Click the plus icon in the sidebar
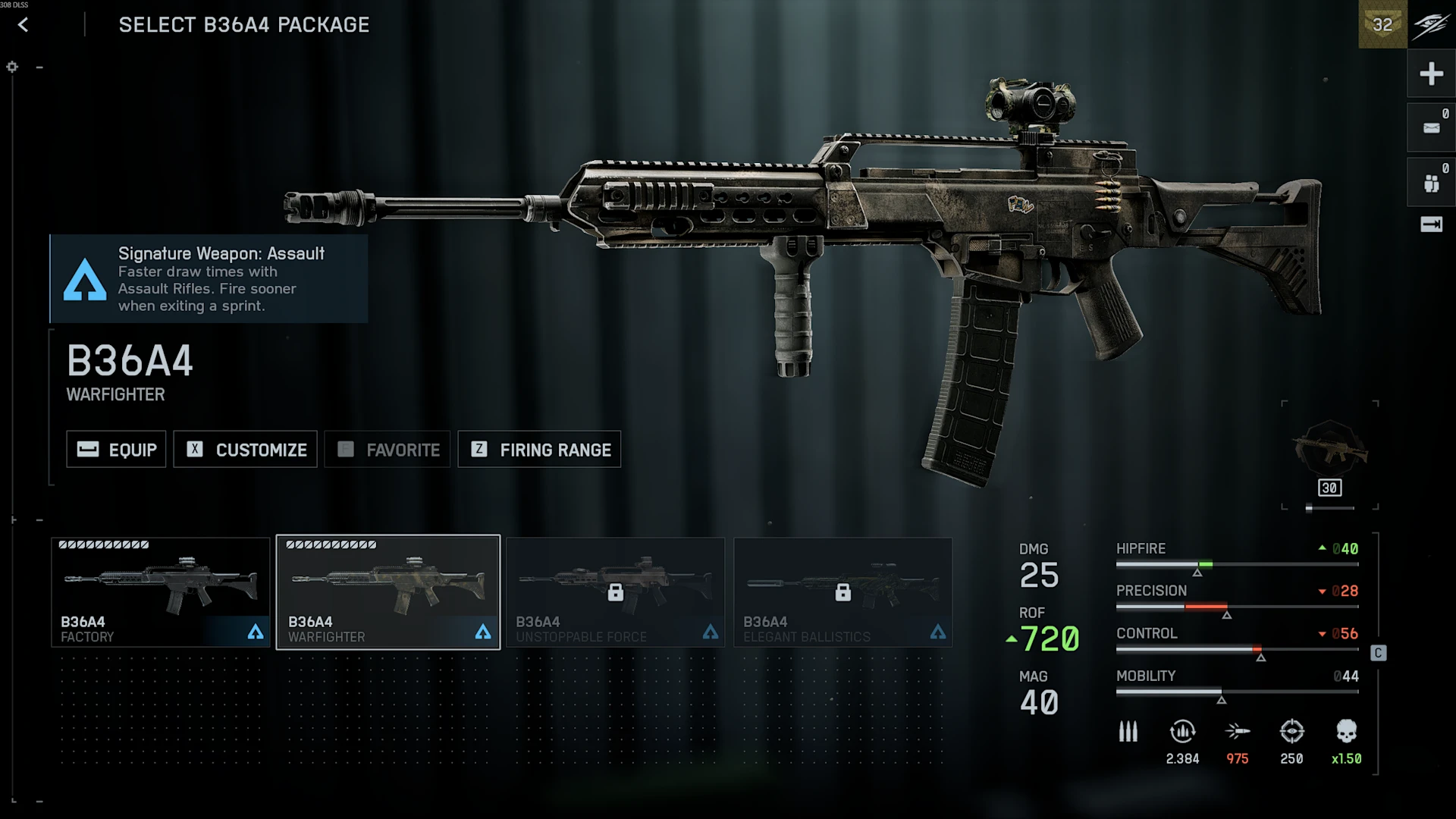The image size is (1456, 819). [x=1431, y=74]
